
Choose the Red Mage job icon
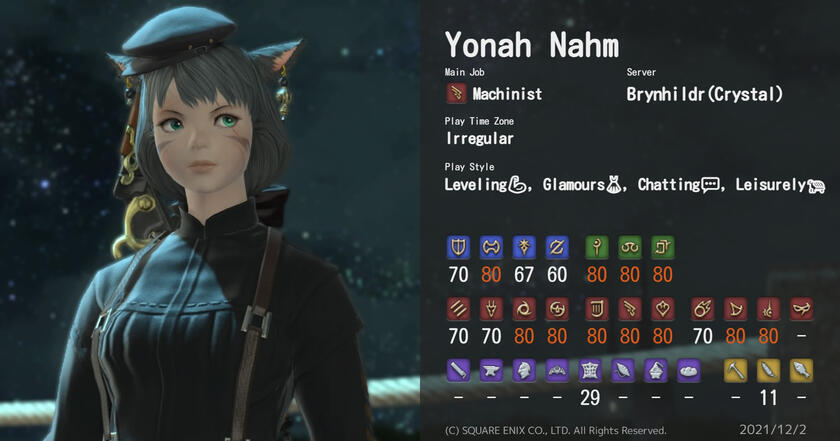pos(766,307)
